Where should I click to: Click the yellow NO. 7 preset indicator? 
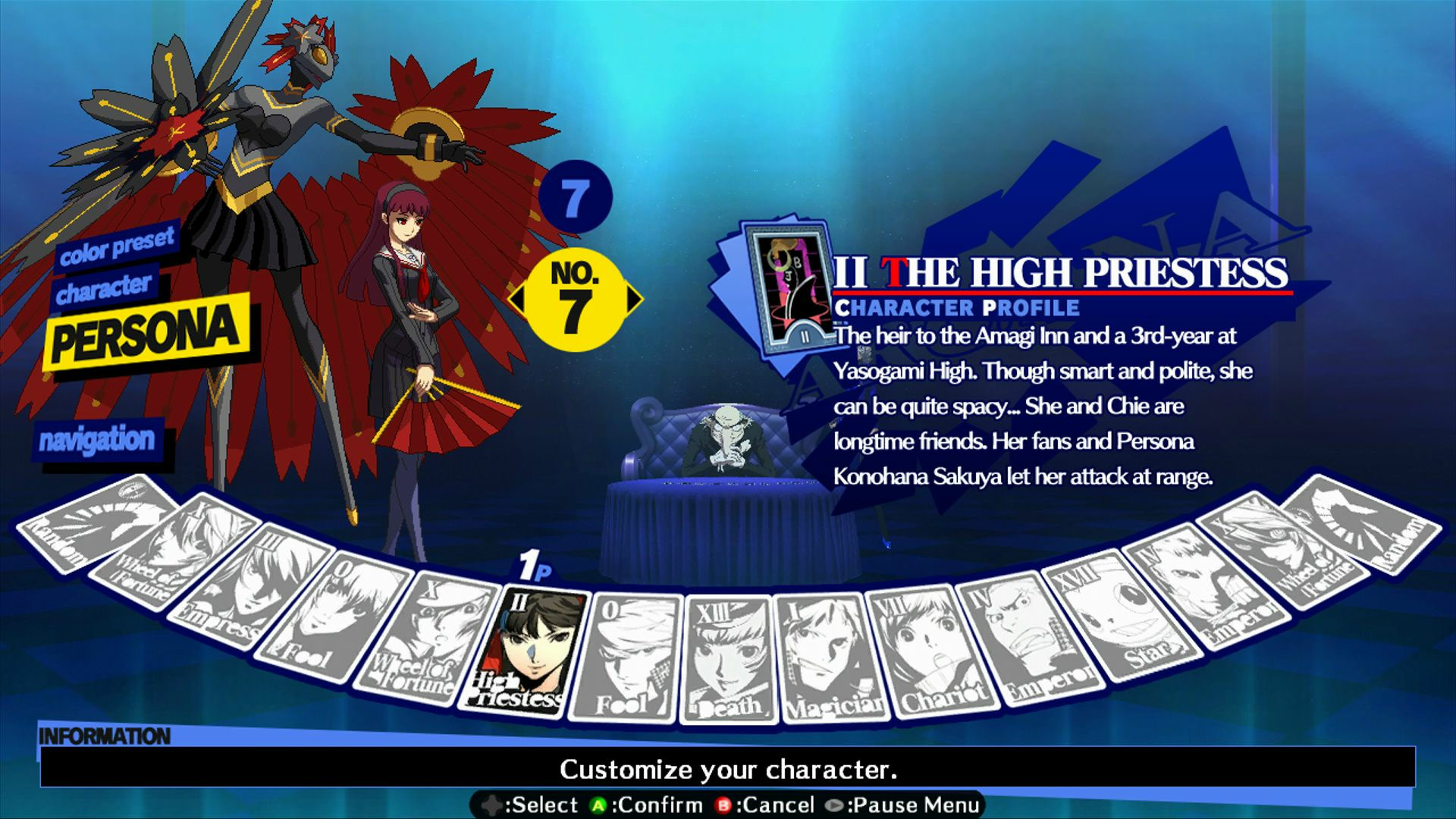point(575,298)
